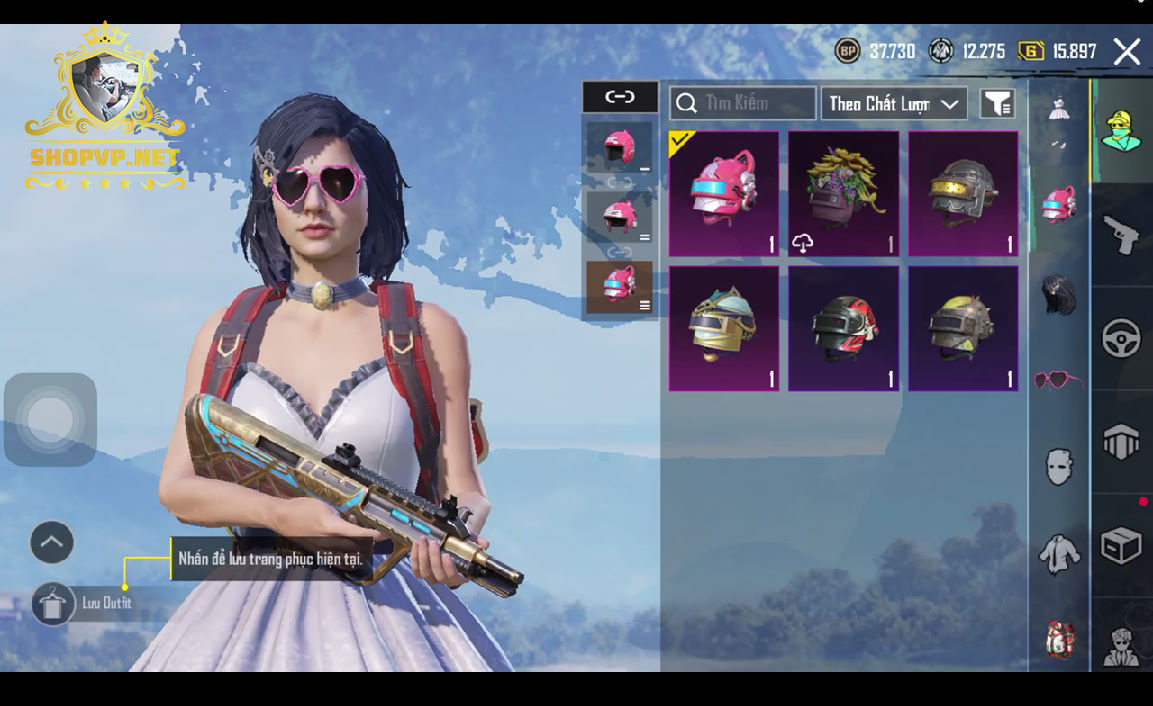Viewport: 1153px width, 706px height.
Task: Select the face mask category
Action: tap(1058, 466)
